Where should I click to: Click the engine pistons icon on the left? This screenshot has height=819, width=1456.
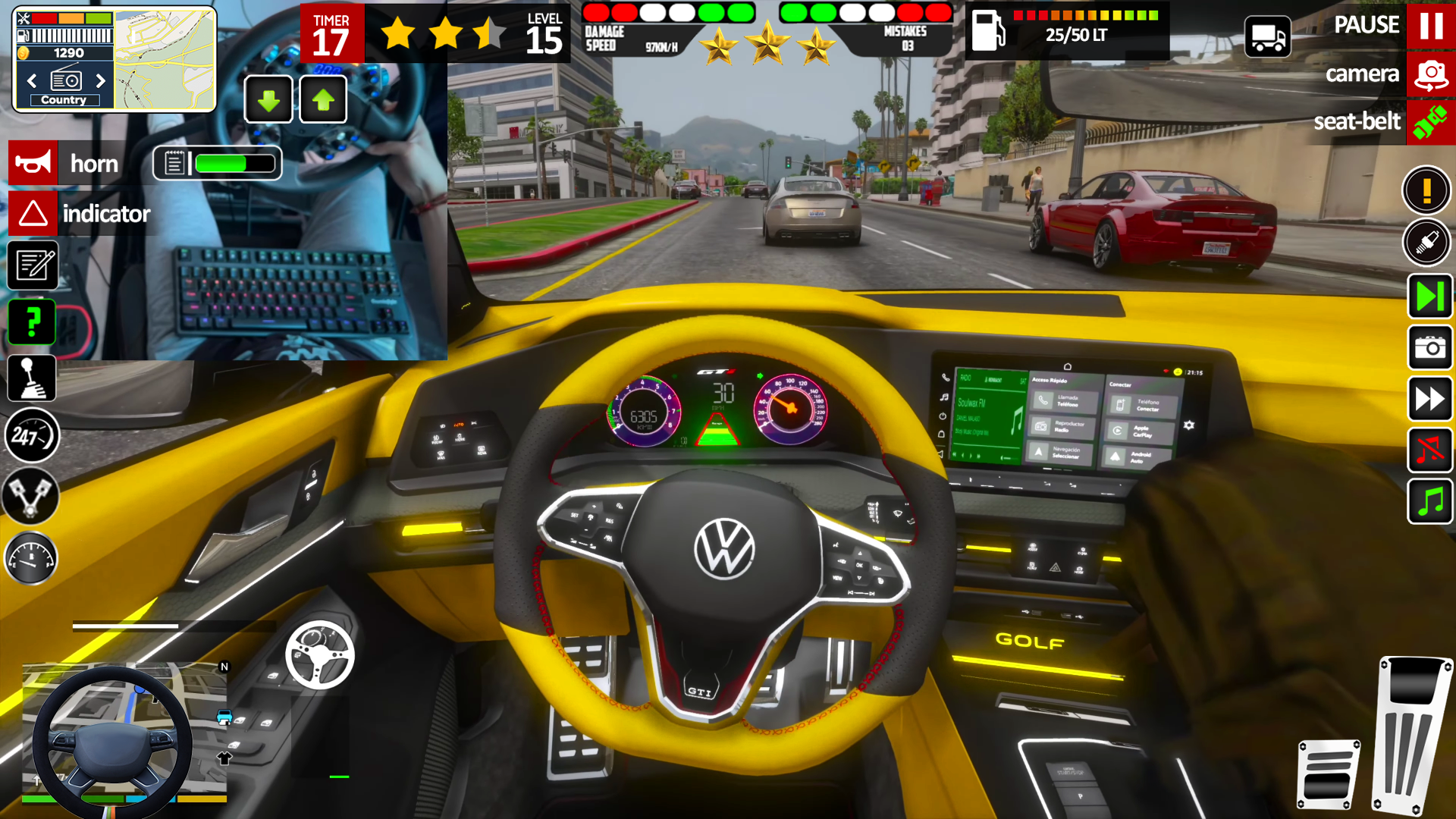(32, 497)
